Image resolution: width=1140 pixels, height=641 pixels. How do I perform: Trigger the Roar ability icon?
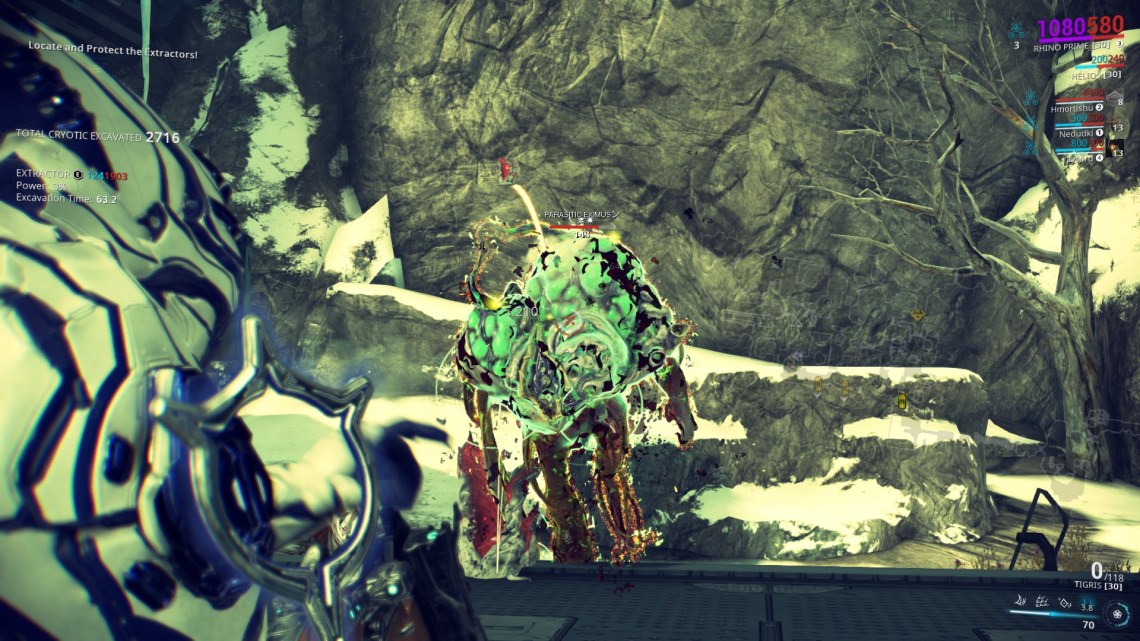click(x=1064, y=603)
